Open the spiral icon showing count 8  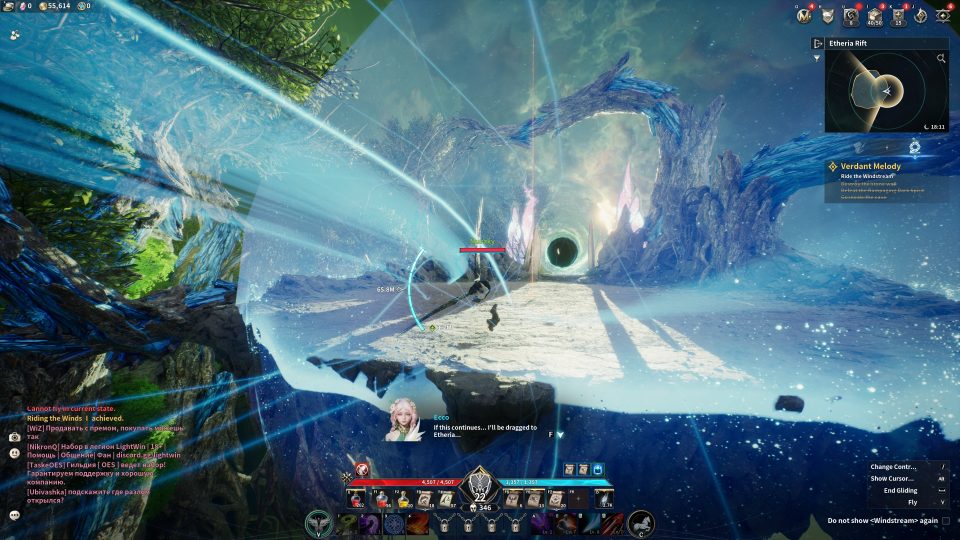tap(850, 15)
